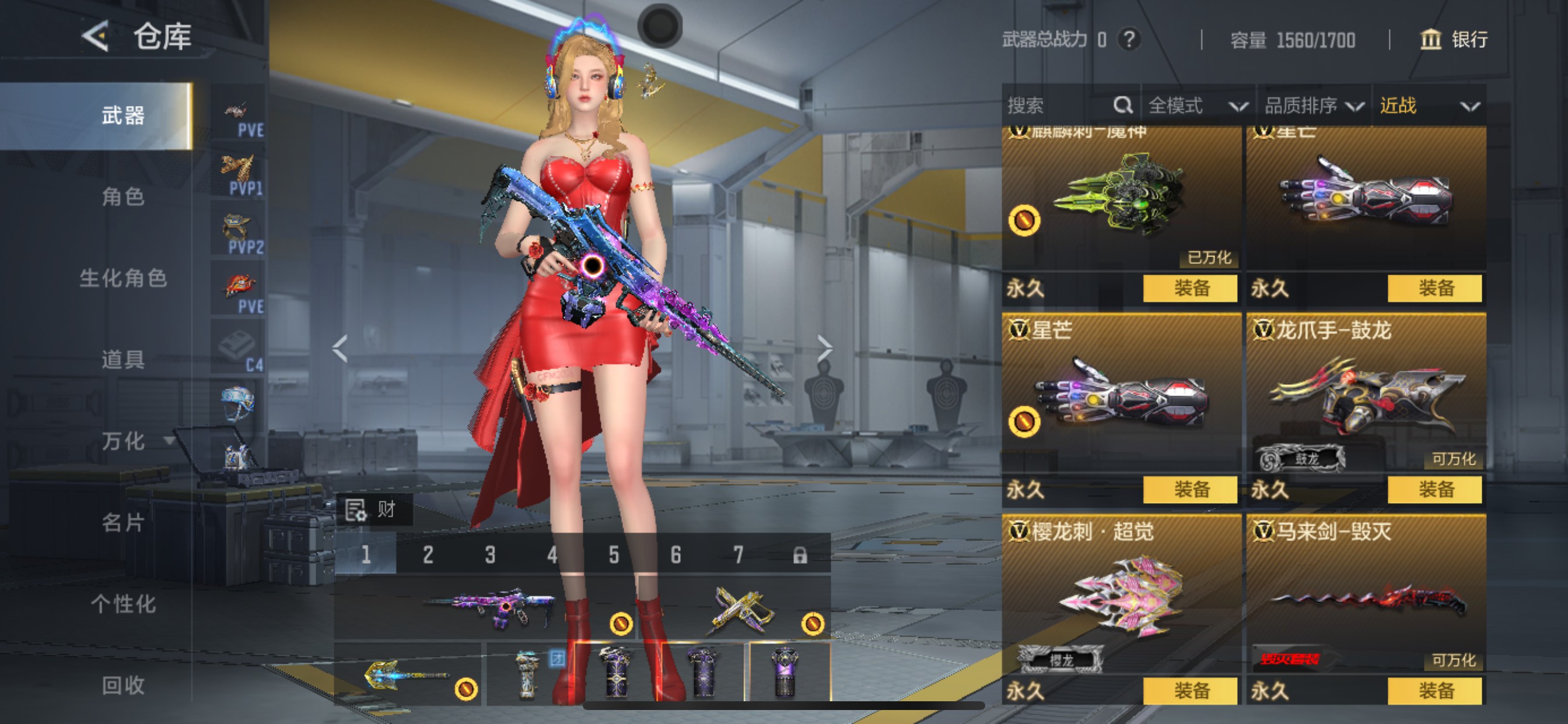Select loadout slot number 2
Screen dimensions: 1568x724
[428, 554]
